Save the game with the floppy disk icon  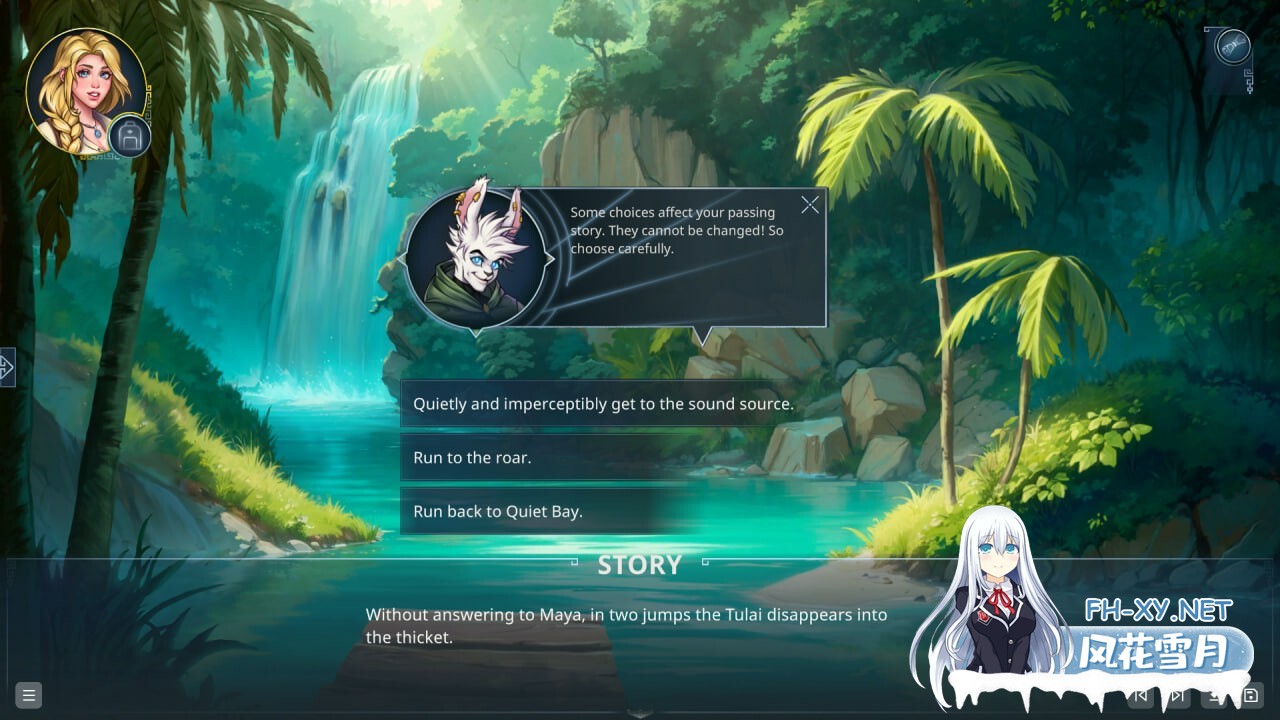coord(1250,696)
